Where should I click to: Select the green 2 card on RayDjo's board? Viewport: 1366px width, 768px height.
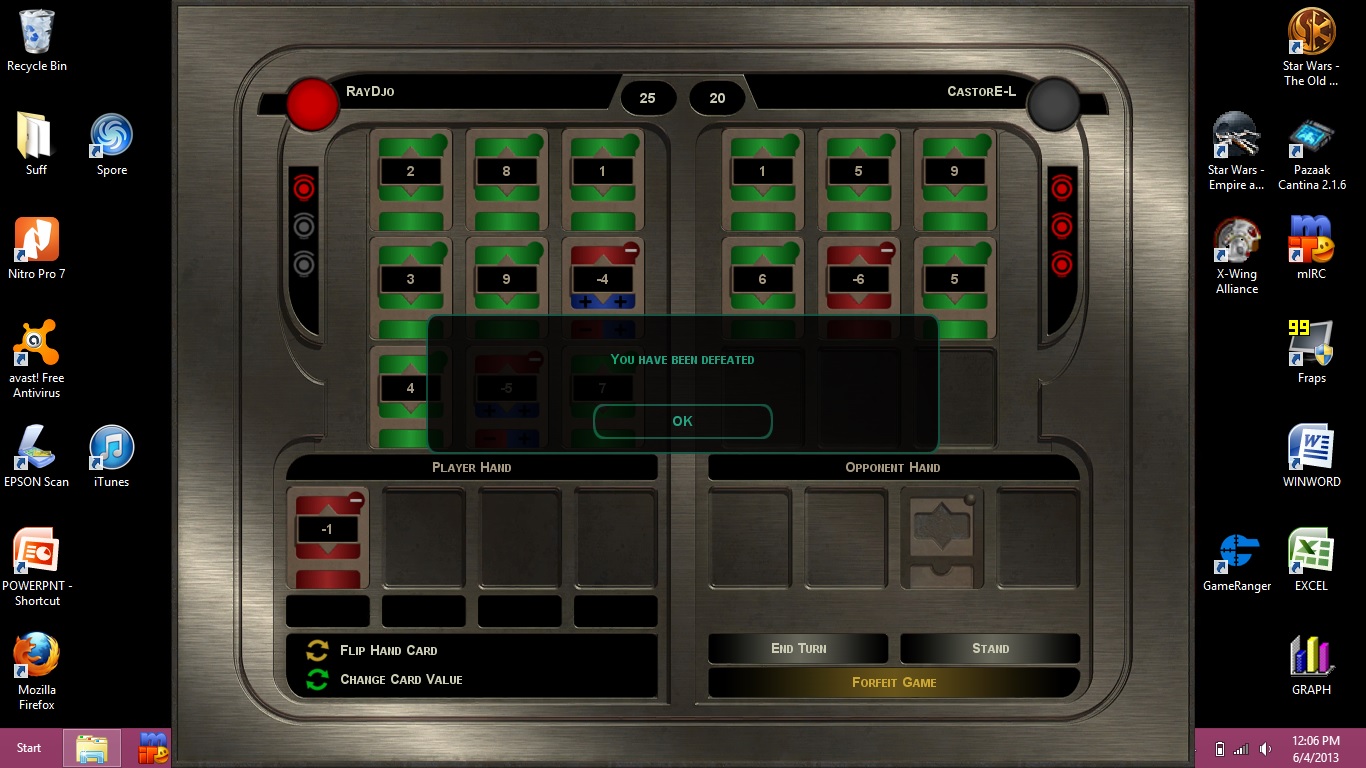point(410,179)
